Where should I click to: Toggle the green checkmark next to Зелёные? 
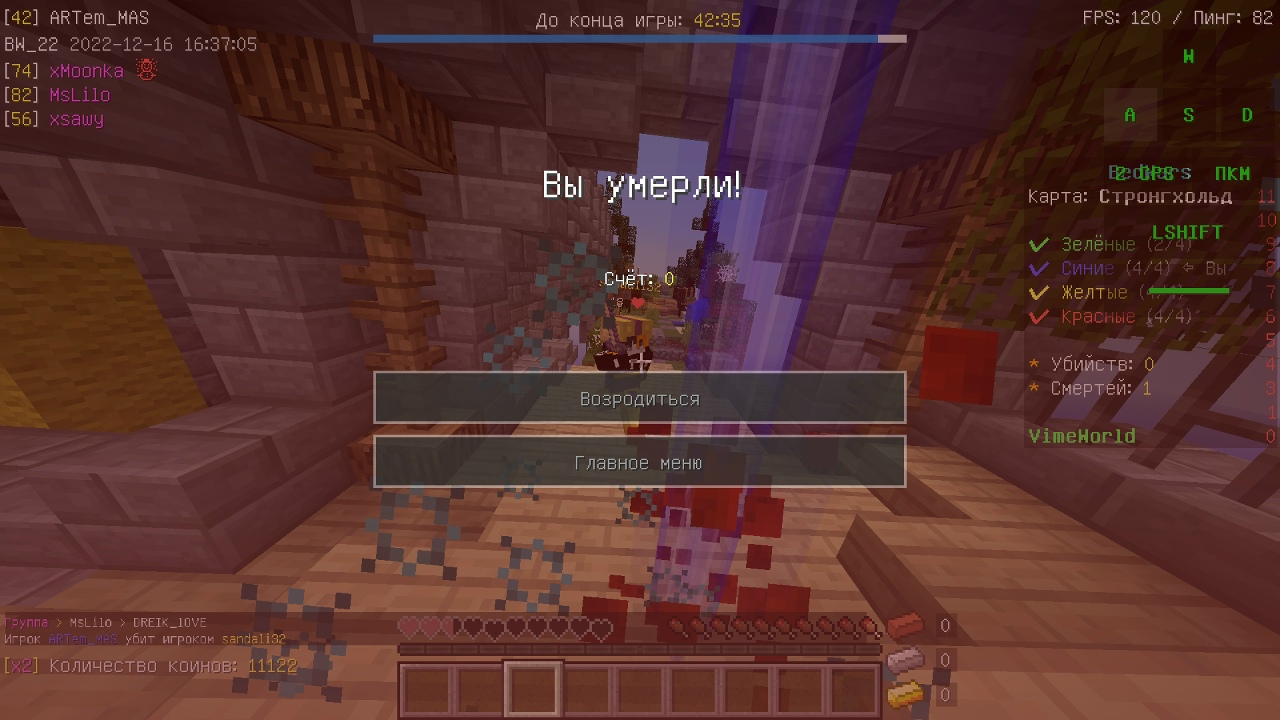point(1037,244)
